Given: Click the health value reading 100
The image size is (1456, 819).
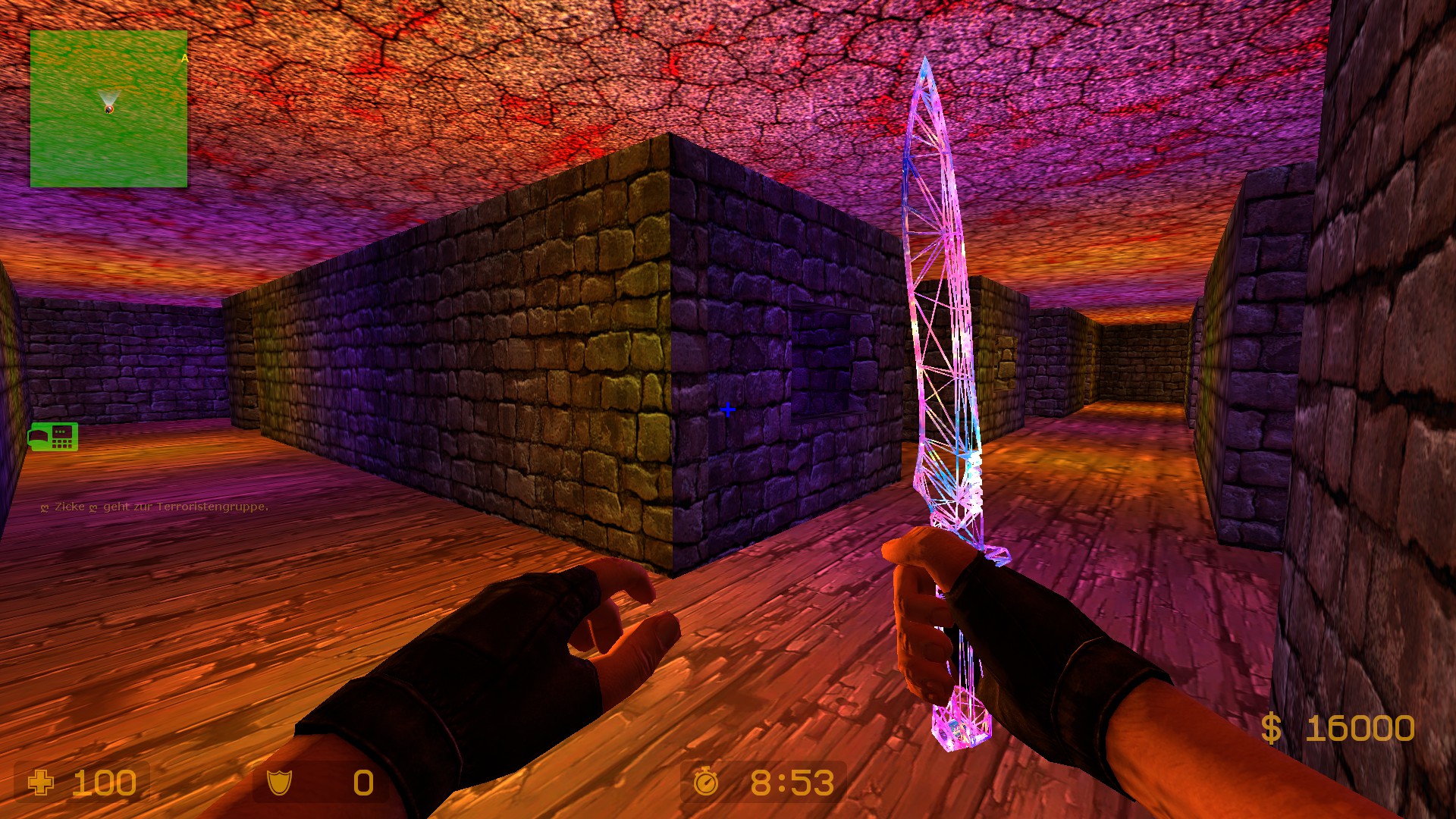Looking at the screenshot, I should (103, 783).
